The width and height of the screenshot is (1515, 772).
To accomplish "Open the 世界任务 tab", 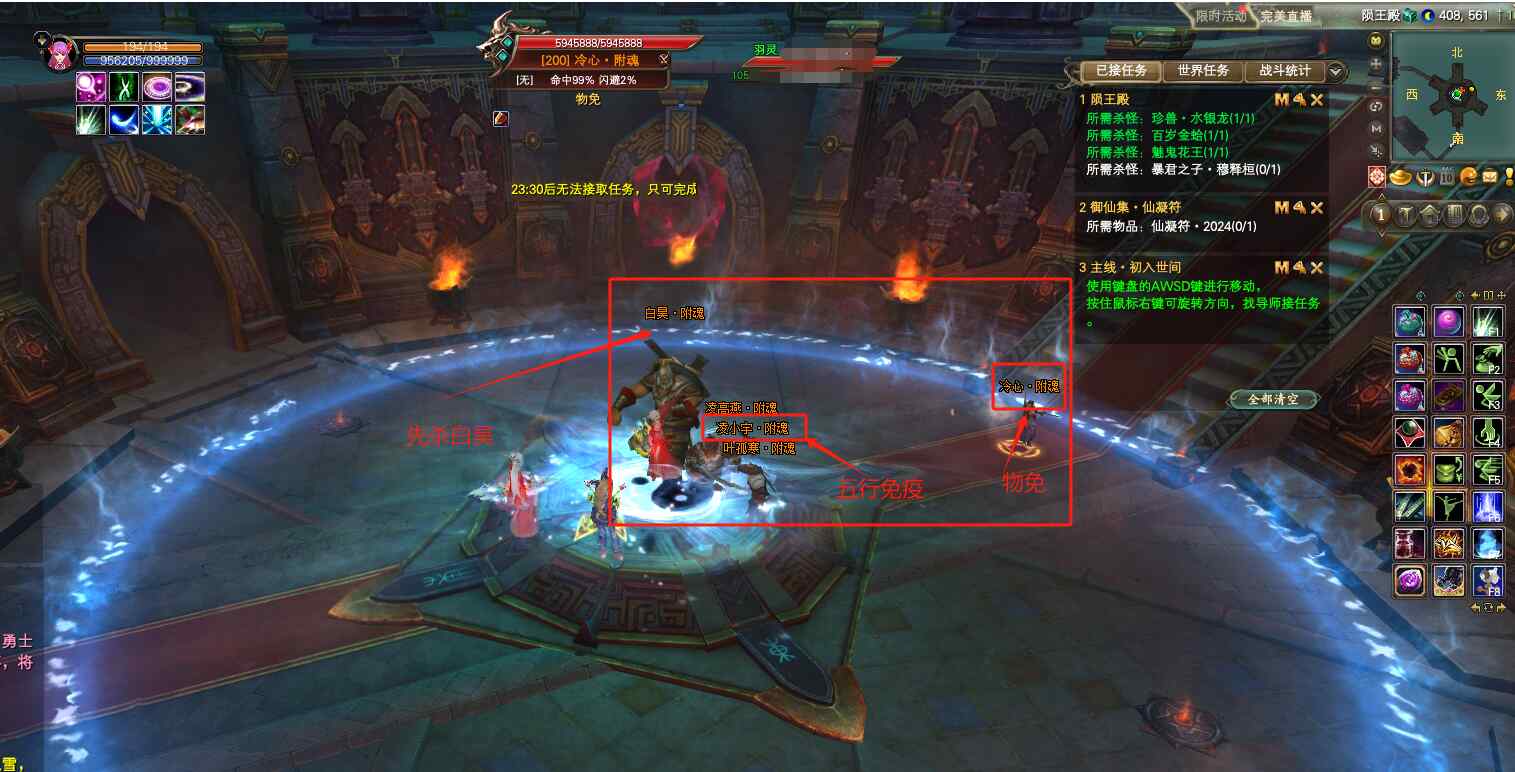I will coord(1203,72).
